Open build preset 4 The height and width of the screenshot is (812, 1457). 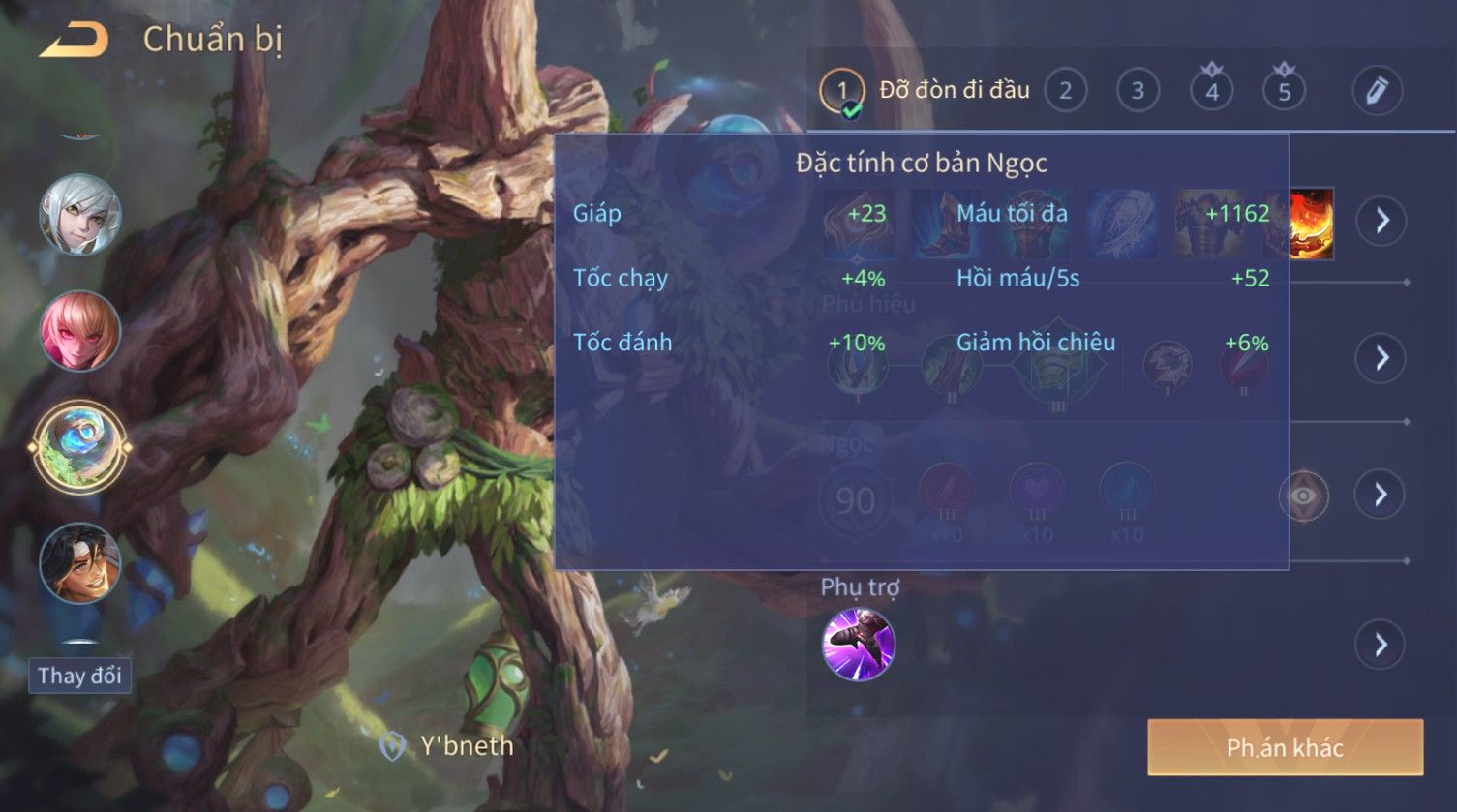click(1211, 91)
